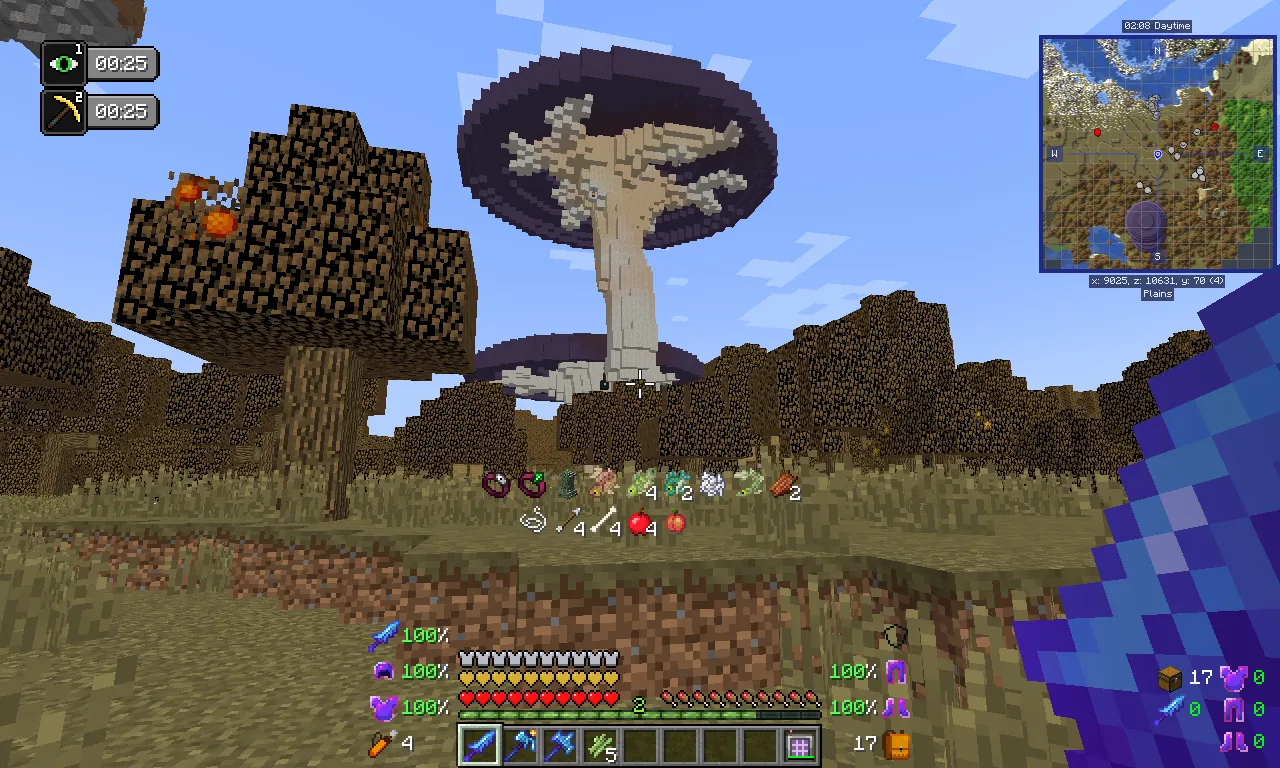
Task: Click the S compass marker on the minimap
Action: (1156, 257)
